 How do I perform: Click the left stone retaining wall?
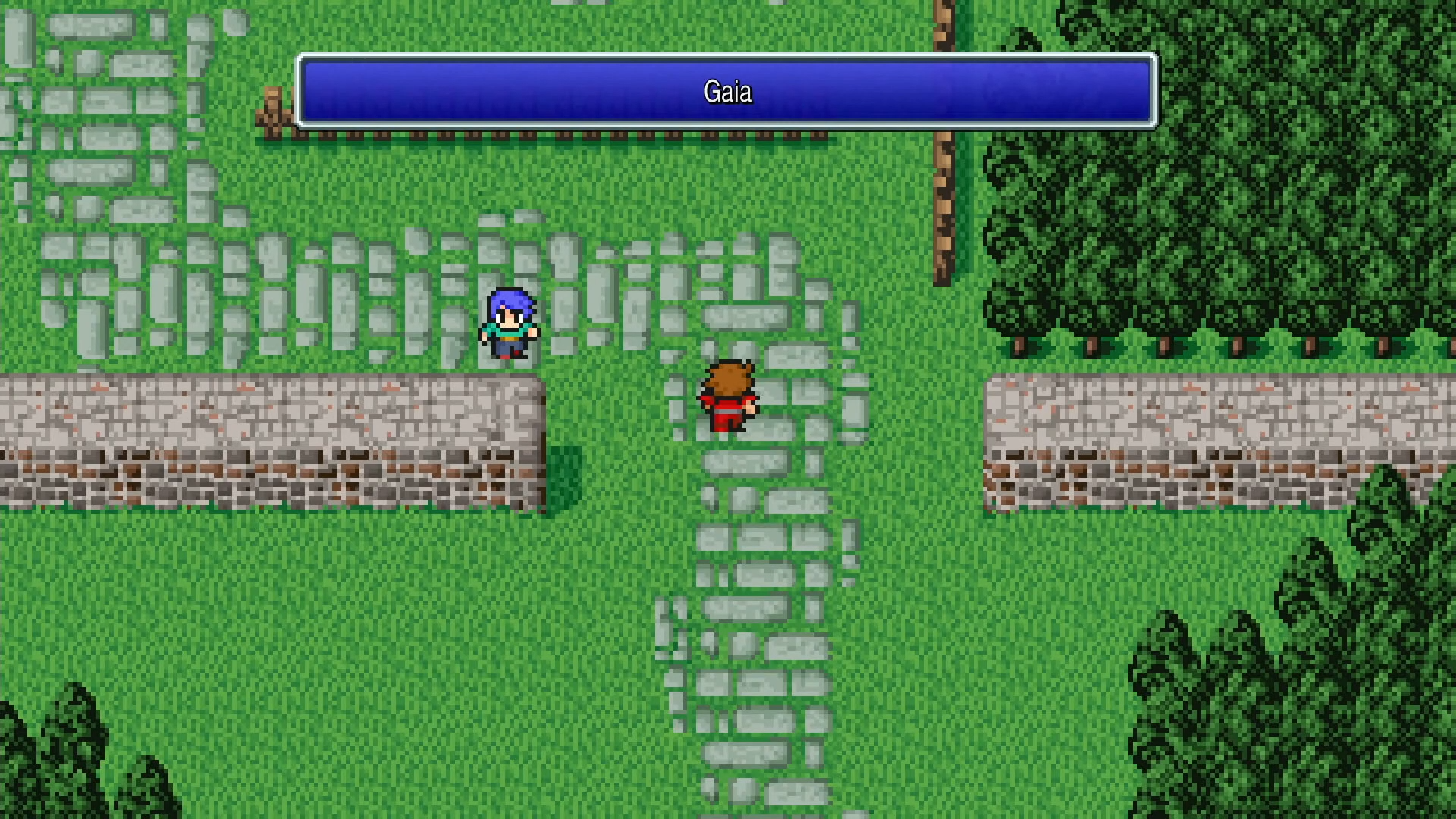click(265, 440)
